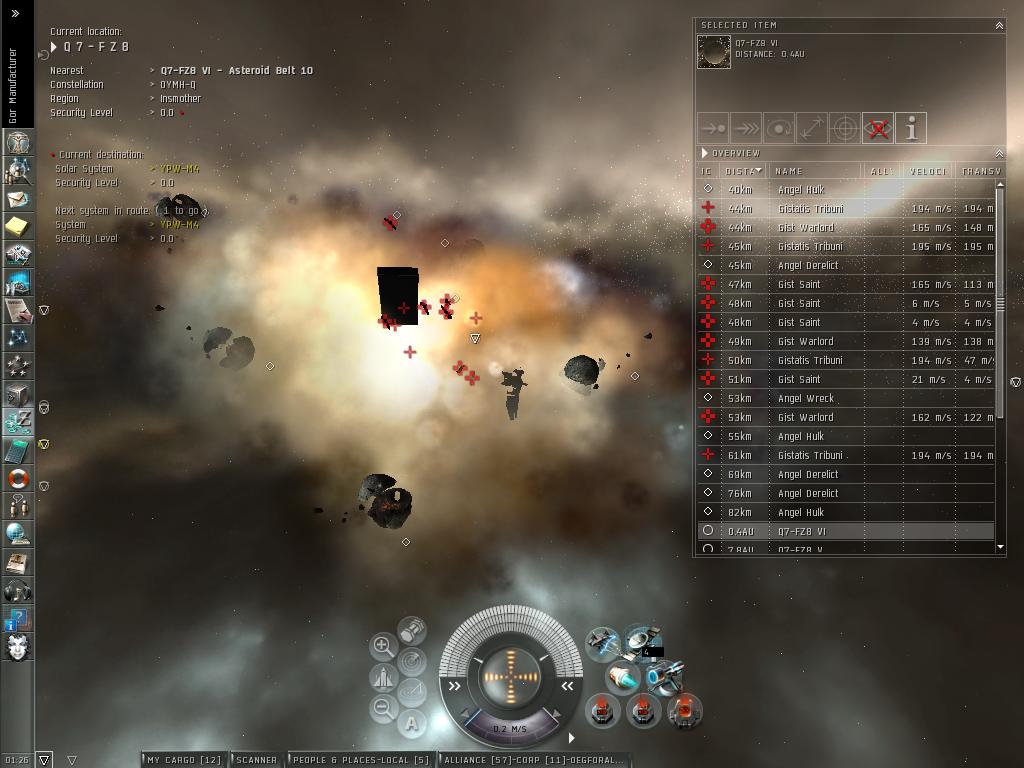Open the Scanner window tab

(256, 760)
